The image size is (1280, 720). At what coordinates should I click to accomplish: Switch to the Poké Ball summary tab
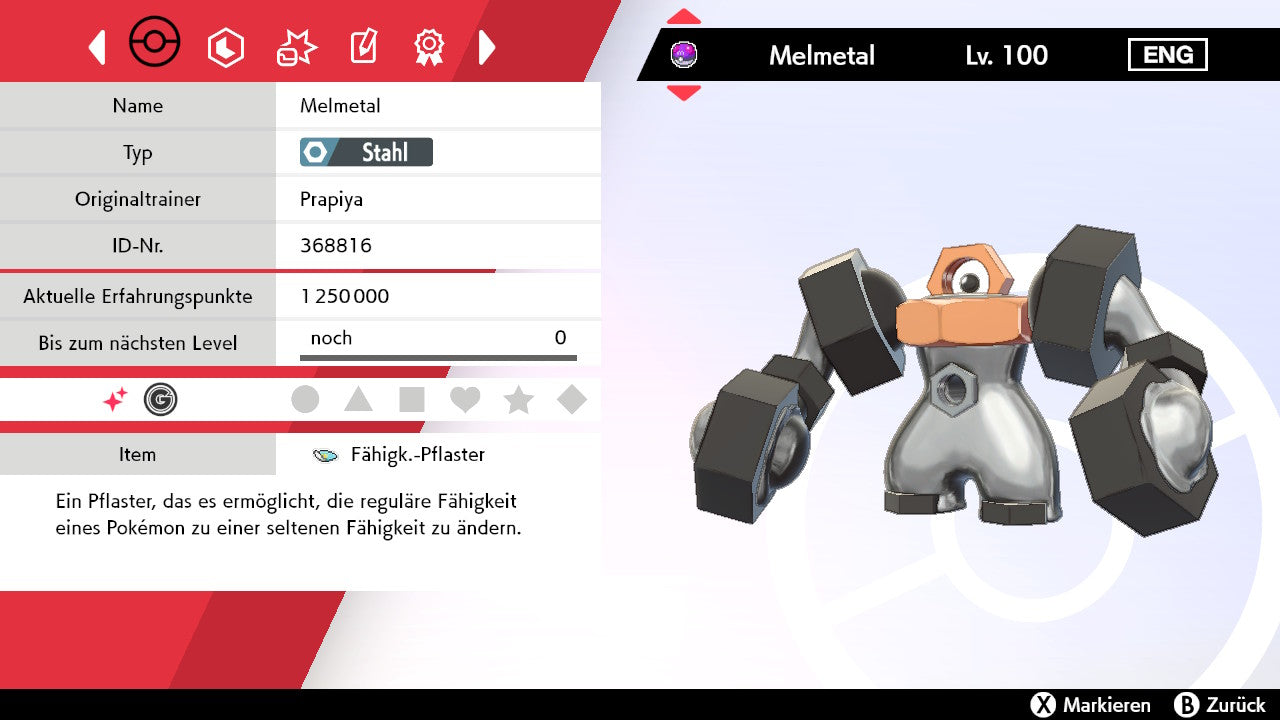click(x=155, y=44)
